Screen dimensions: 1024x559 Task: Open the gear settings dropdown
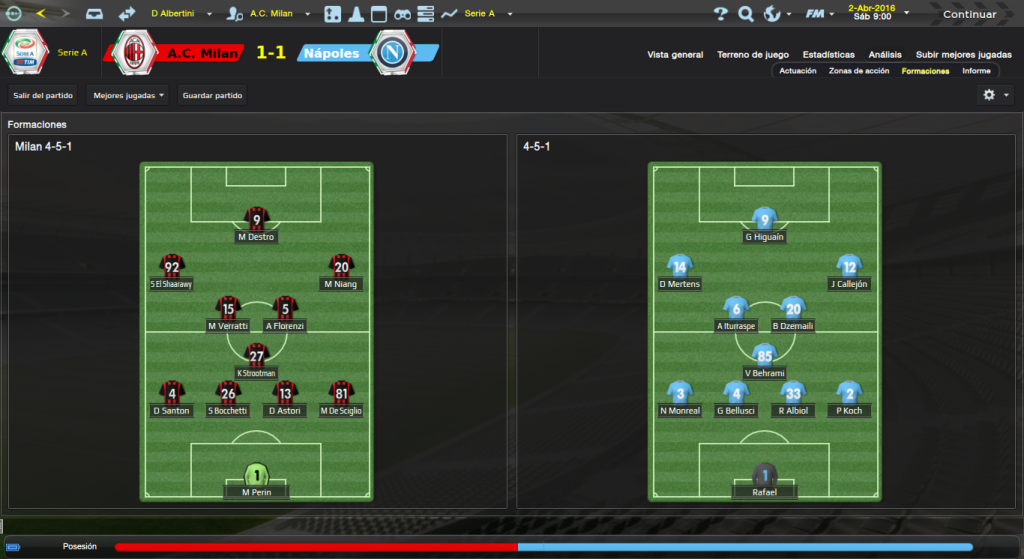995,95
